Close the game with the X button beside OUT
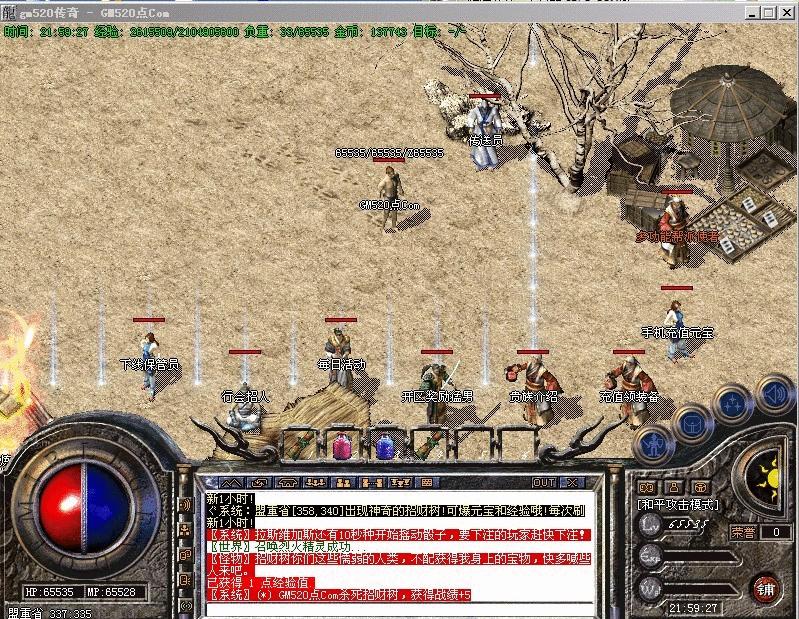 [x=572, y=482]
